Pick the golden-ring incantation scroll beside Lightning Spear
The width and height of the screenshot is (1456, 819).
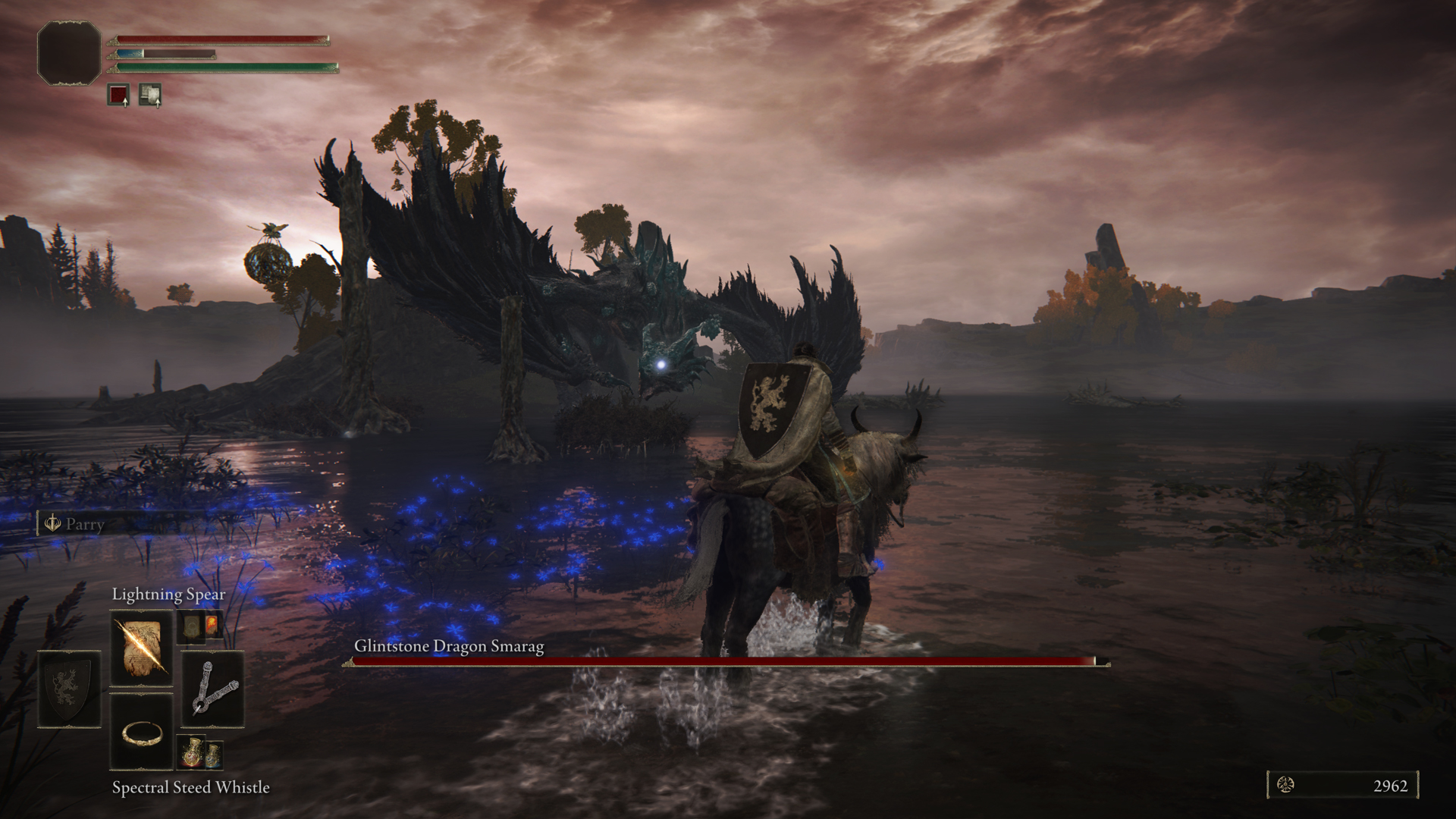(190, 626)
